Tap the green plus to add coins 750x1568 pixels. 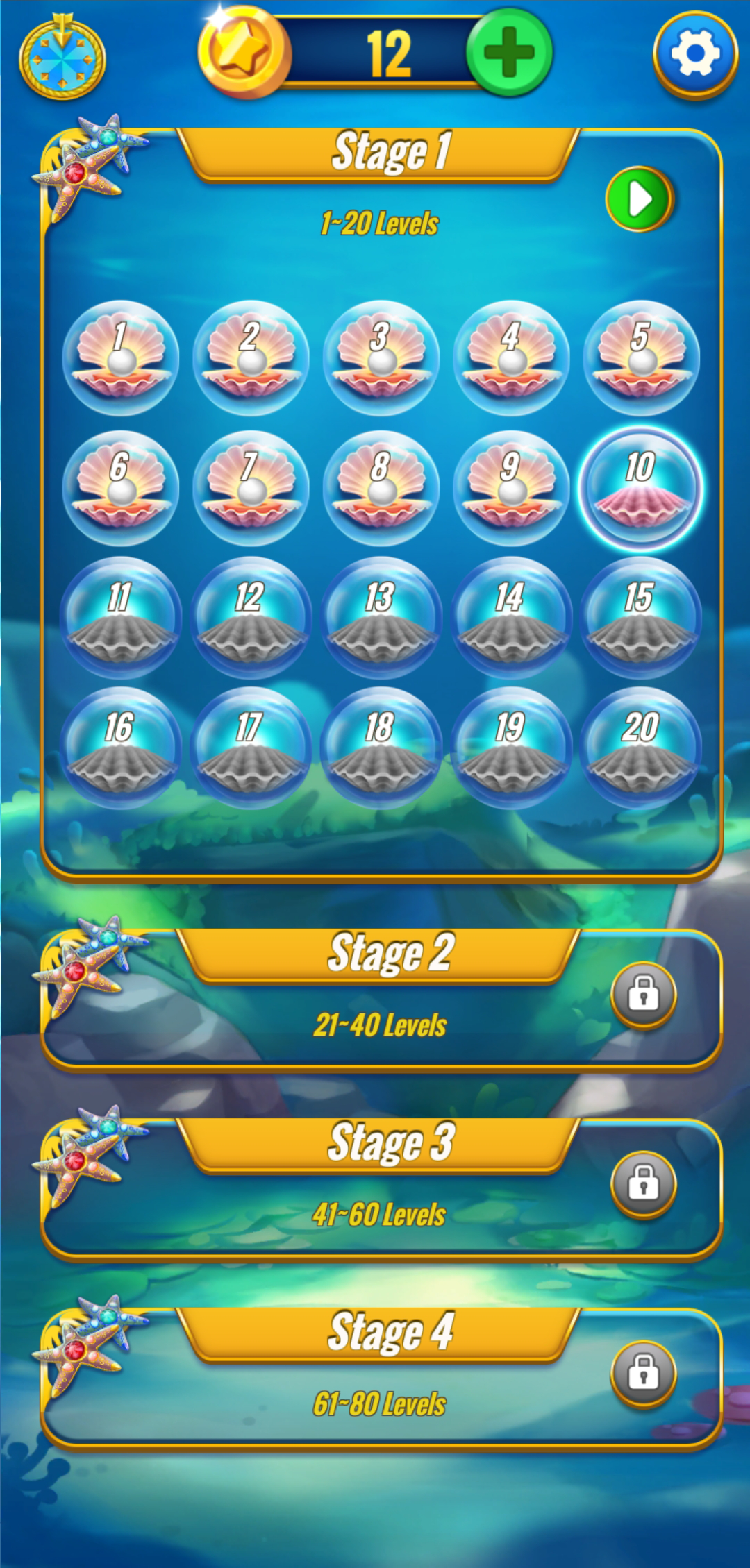click(x=509, y=53)
